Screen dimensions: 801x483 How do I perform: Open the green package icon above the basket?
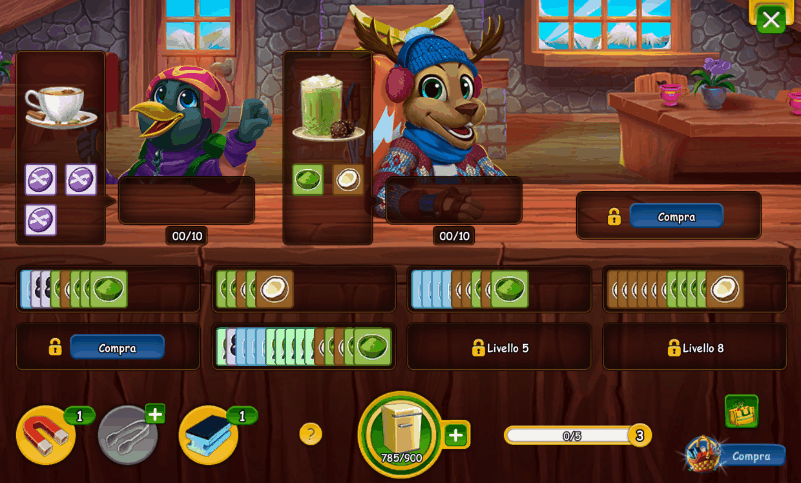pyautogui.click(x=741, y=411)
